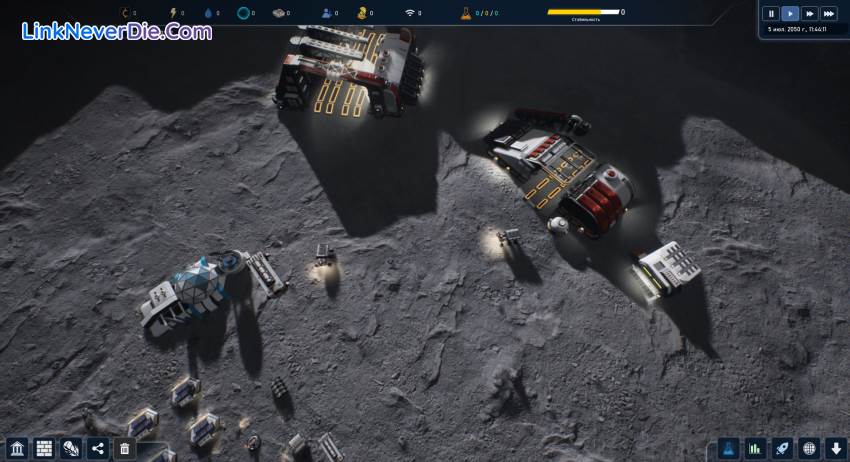Image resolution: width=850 pixels, height=462 pixels.
Task: Open the globe map view
Action: [x=809, y=448]
